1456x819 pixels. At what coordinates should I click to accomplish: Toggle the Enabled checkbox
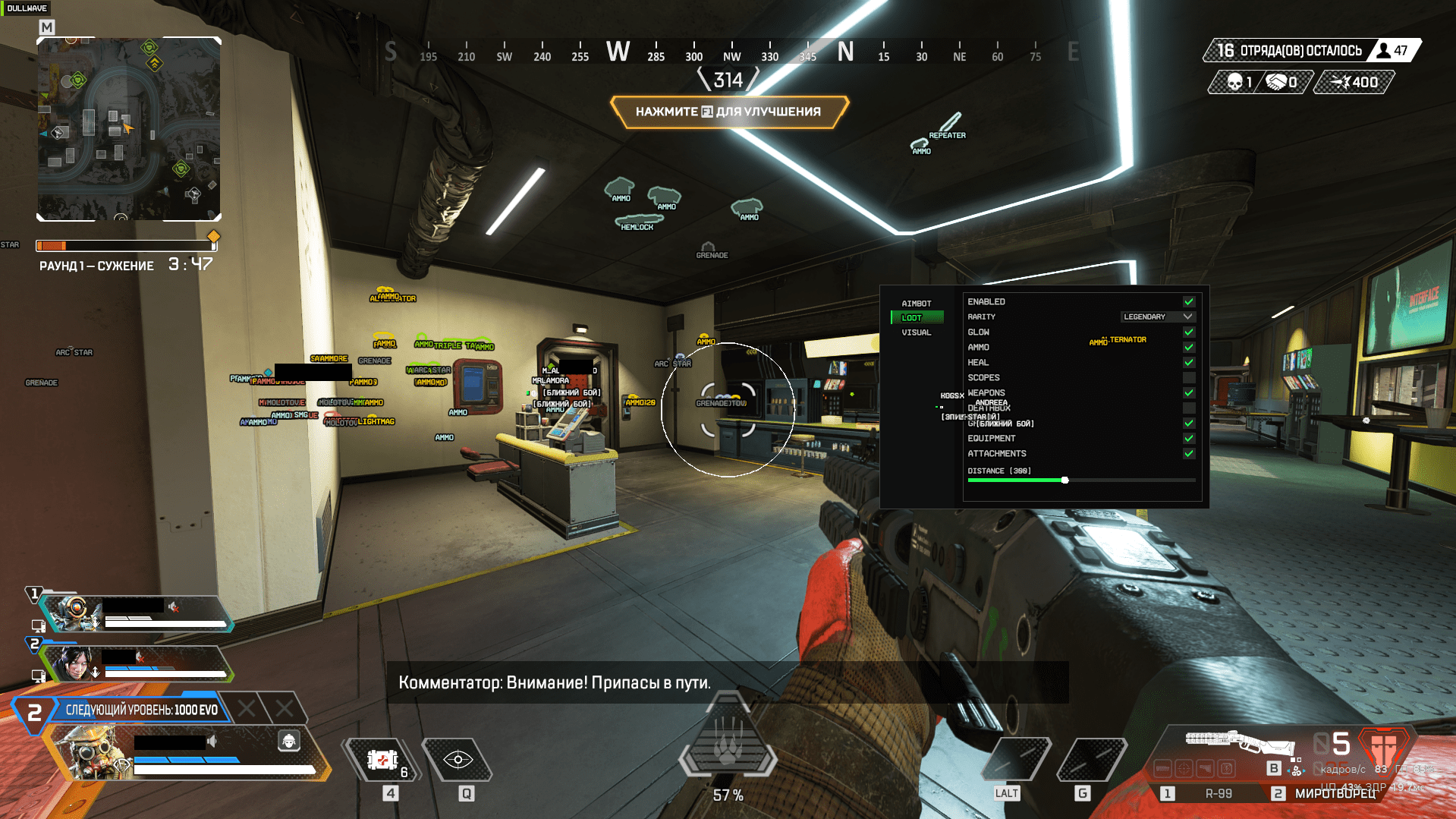click(x=1188, y=302)
